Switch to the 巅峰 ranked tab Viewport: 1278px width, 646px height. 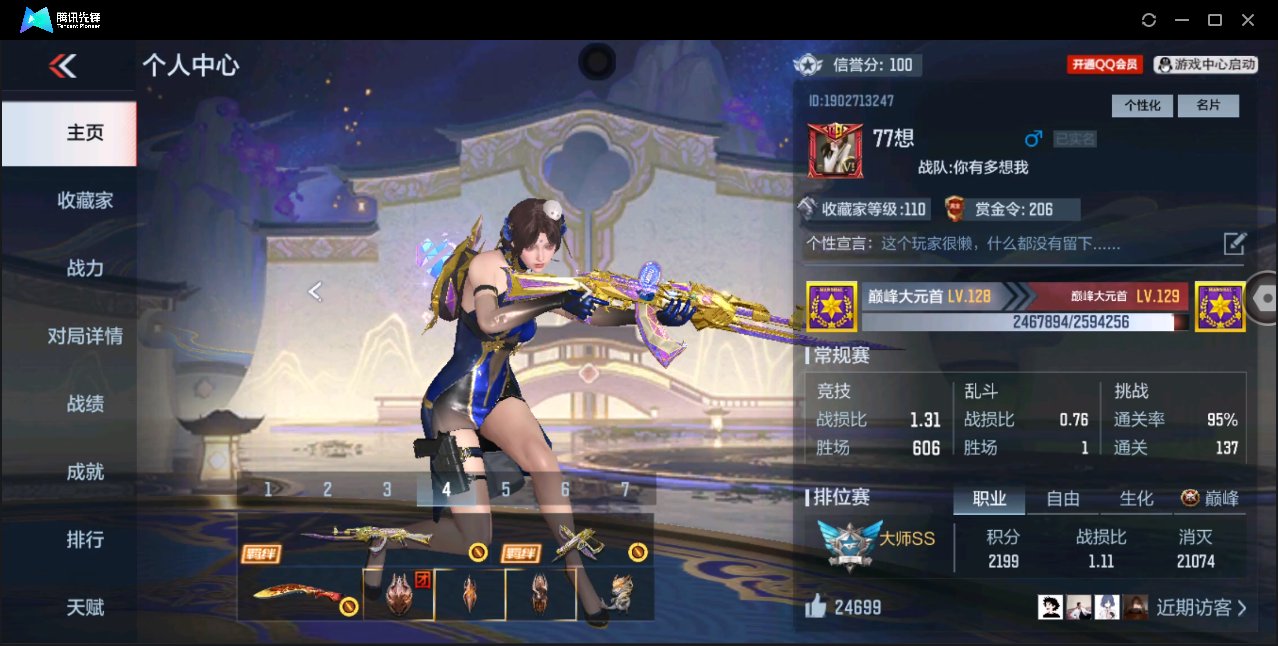[x=1210, y=499]
